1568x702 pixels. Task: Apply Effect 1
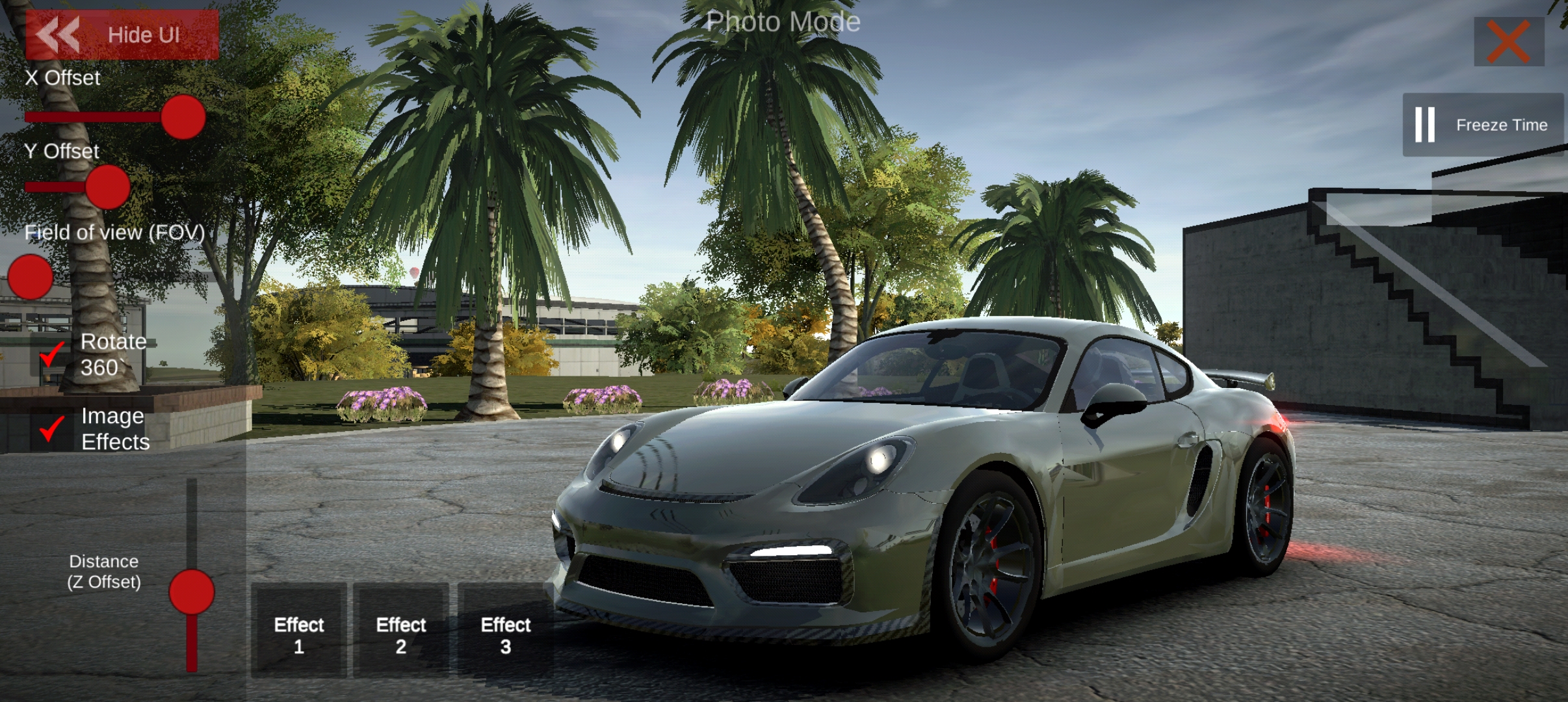(299, 634)
